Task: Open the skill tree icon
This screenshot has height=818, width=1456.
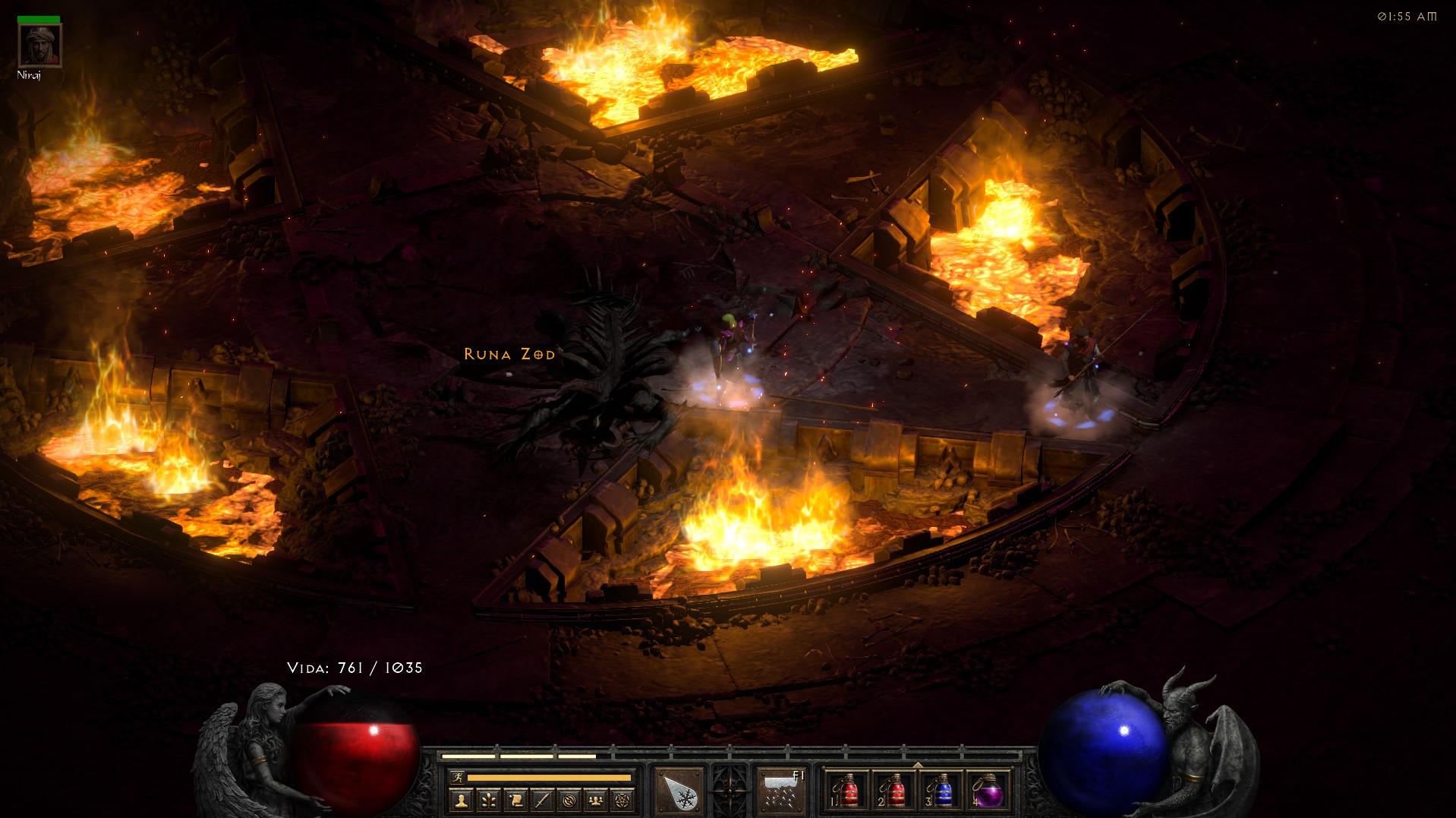Action: click(488, 800)
